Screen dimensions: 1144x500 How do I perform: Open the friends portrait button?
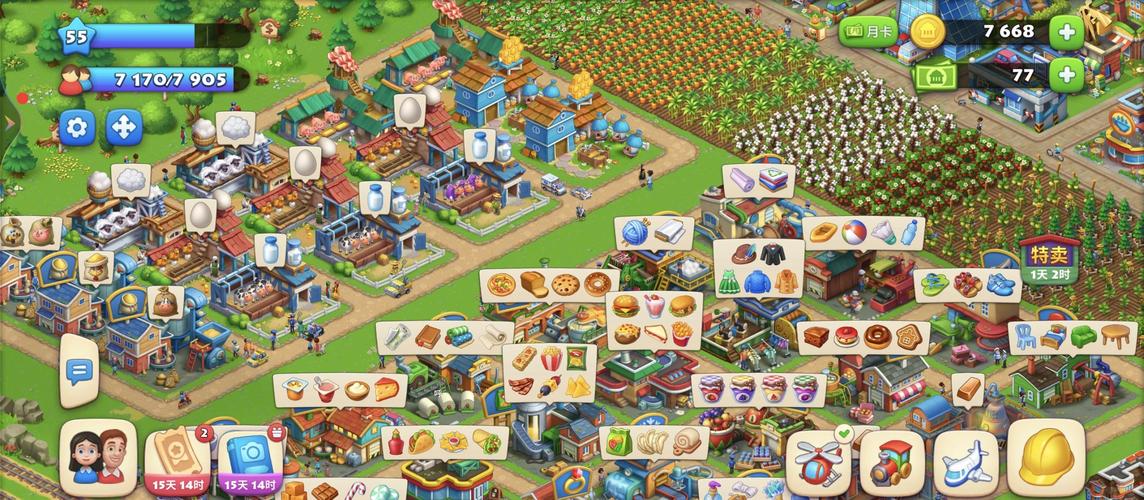coord(98,458)
